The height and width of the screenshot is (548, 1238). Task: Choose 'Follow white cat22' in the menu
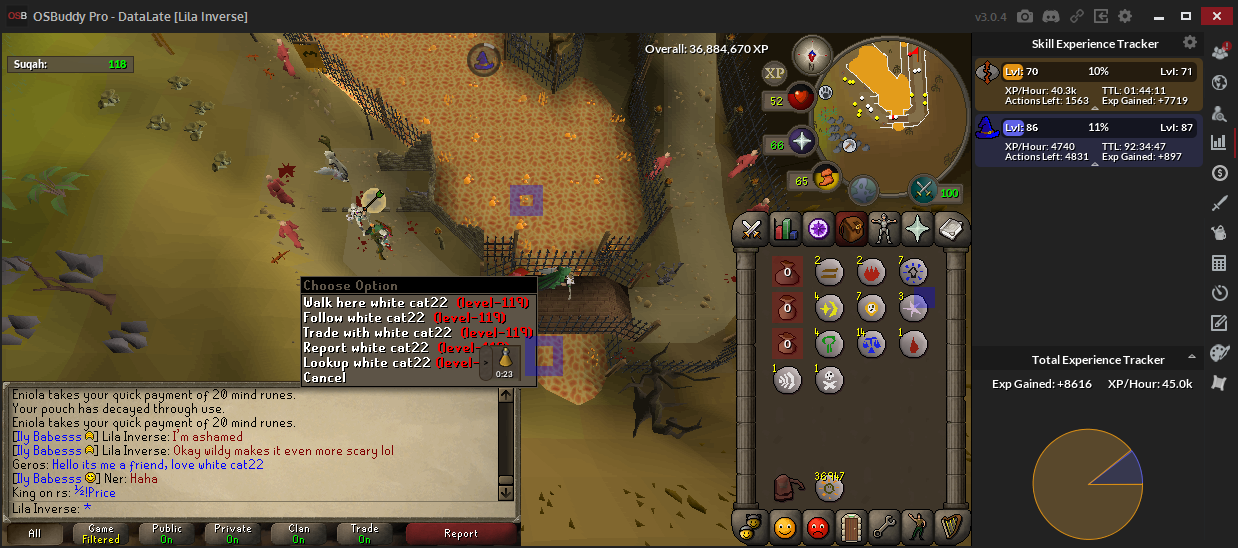pyautogui.click(x=364, y=318)
